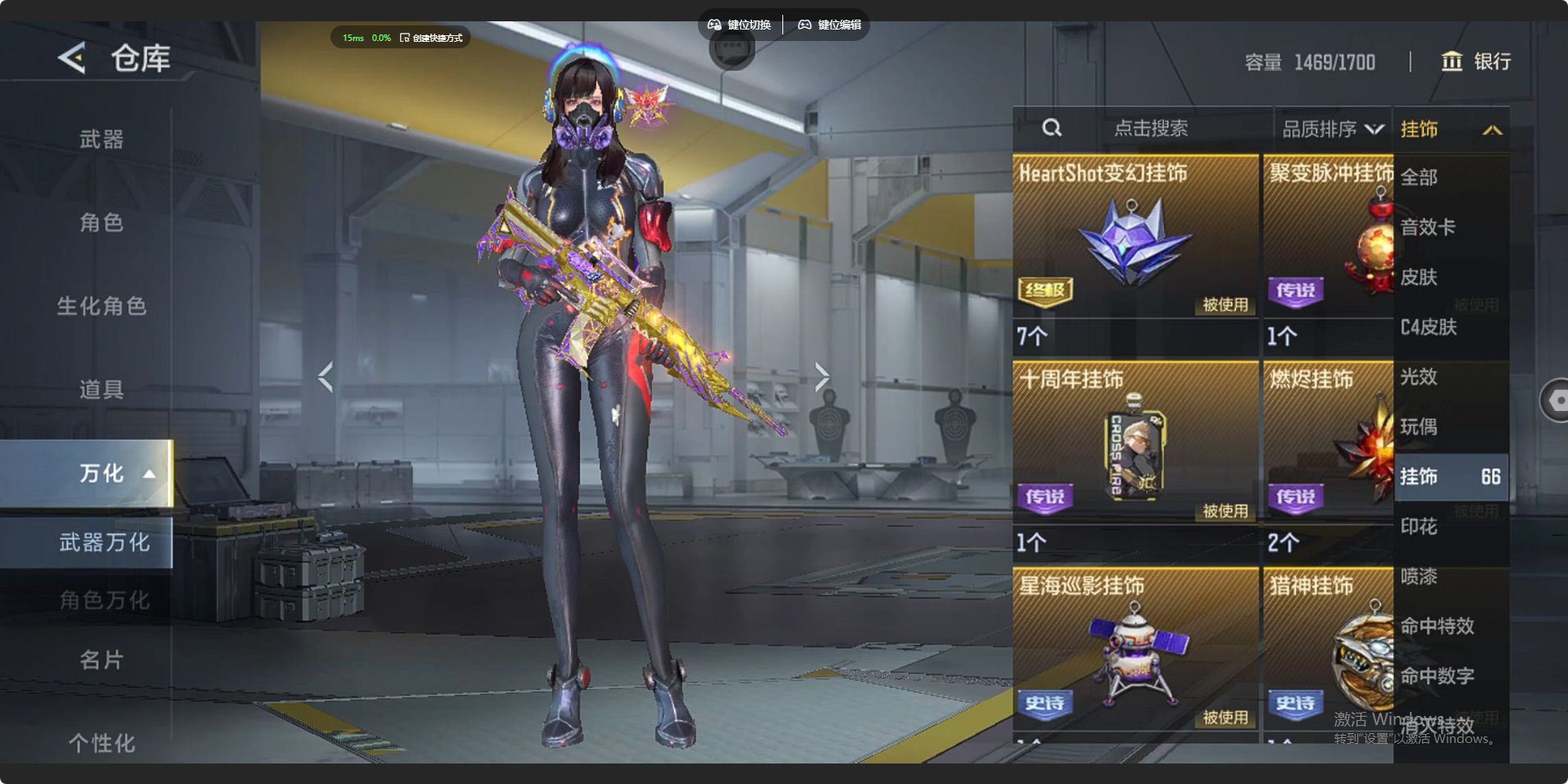1568x784 pixels.
Task: Open the 银行 bank
Action: click(x=1476, y=62)
